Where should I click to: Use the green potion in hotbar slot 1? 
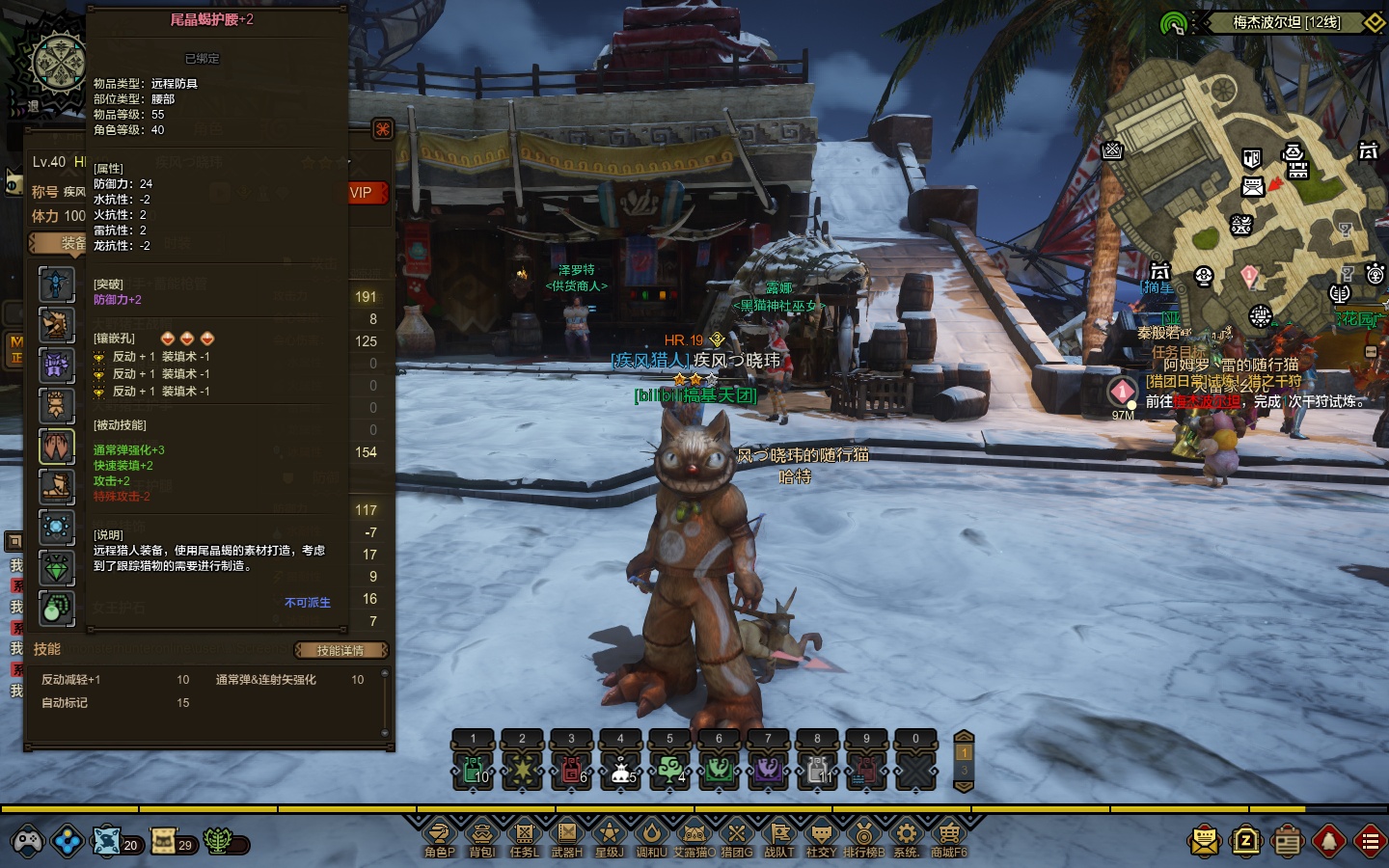(473, 770)
